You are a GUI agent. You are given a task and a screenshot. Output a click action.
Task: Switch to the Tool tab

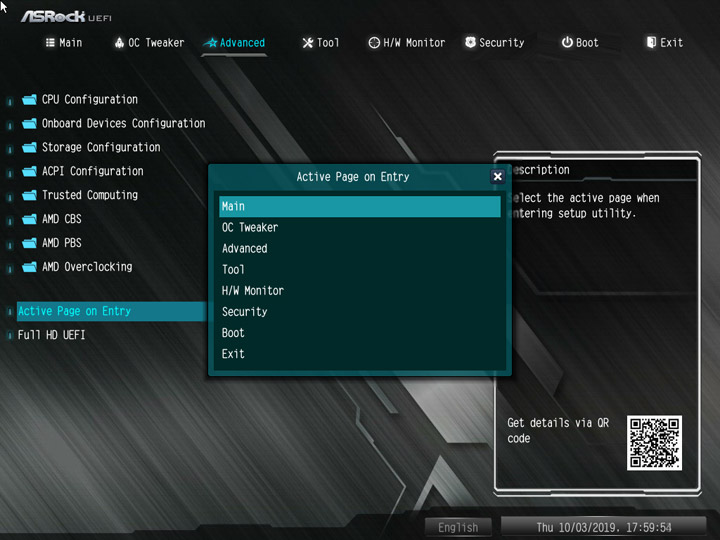(320, 43)
